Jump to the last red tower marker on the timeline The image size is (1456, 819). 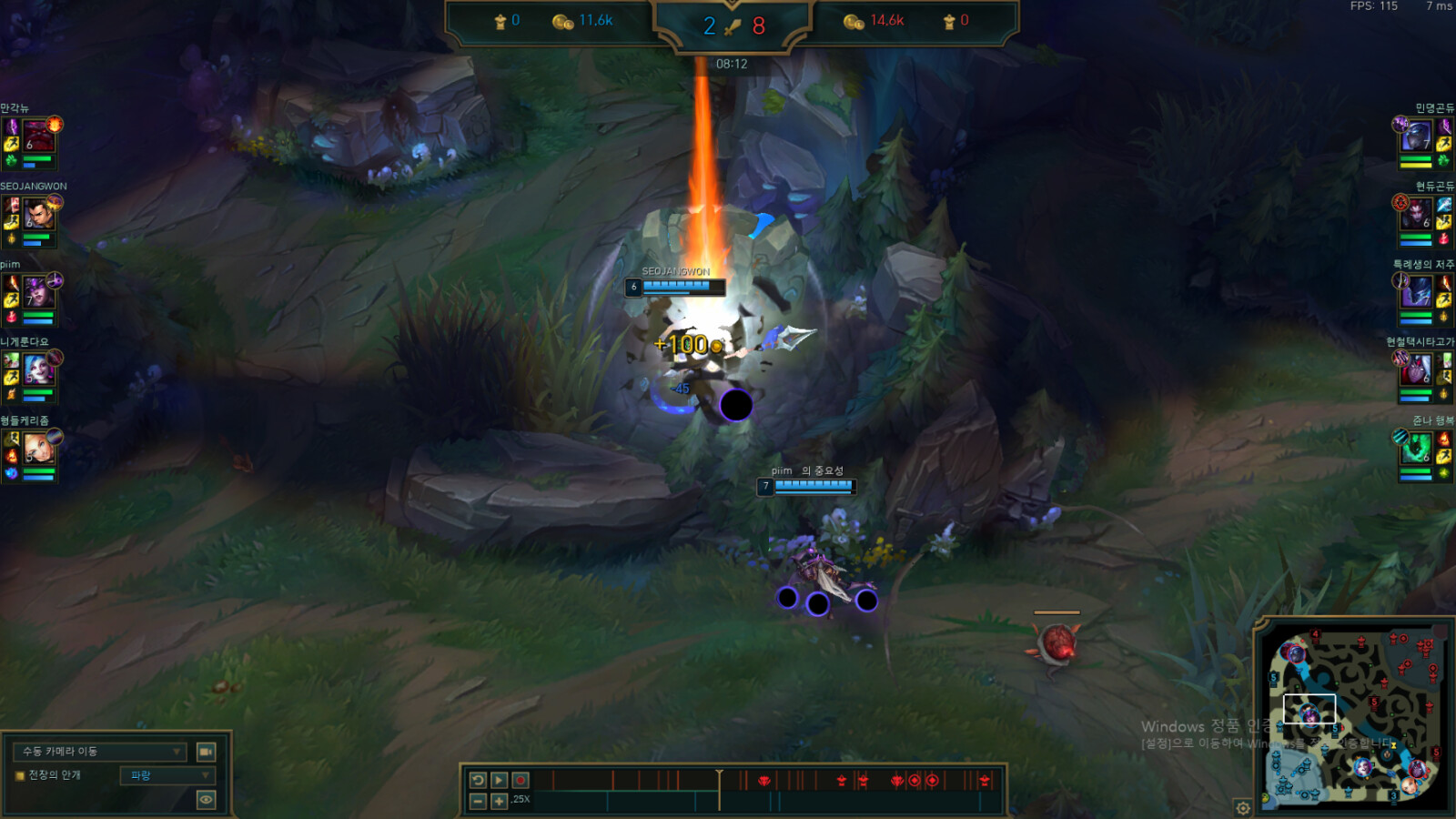coord(984,780)
